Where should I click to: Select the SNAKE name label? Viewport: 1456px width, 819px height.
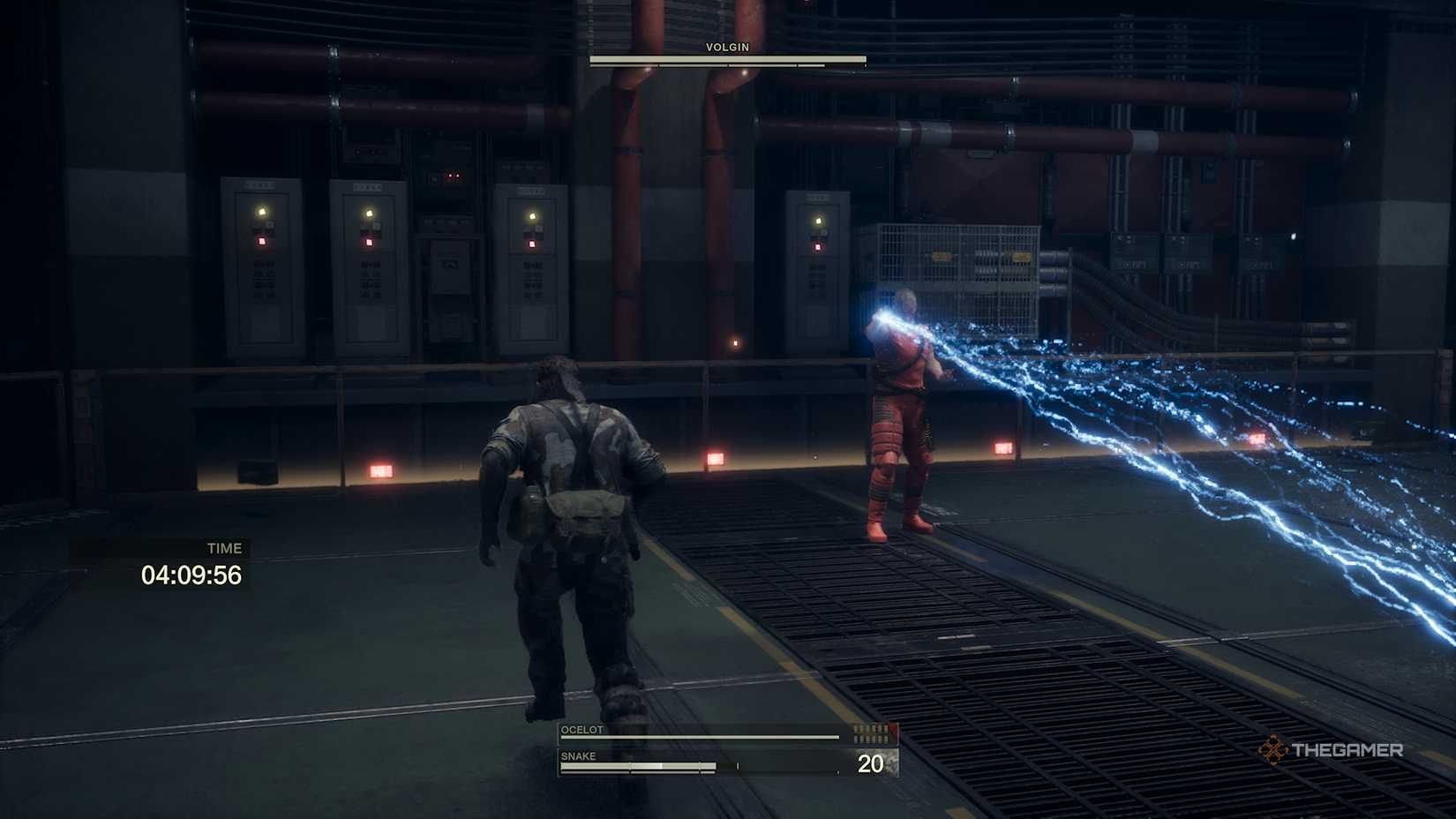(578, 755)
